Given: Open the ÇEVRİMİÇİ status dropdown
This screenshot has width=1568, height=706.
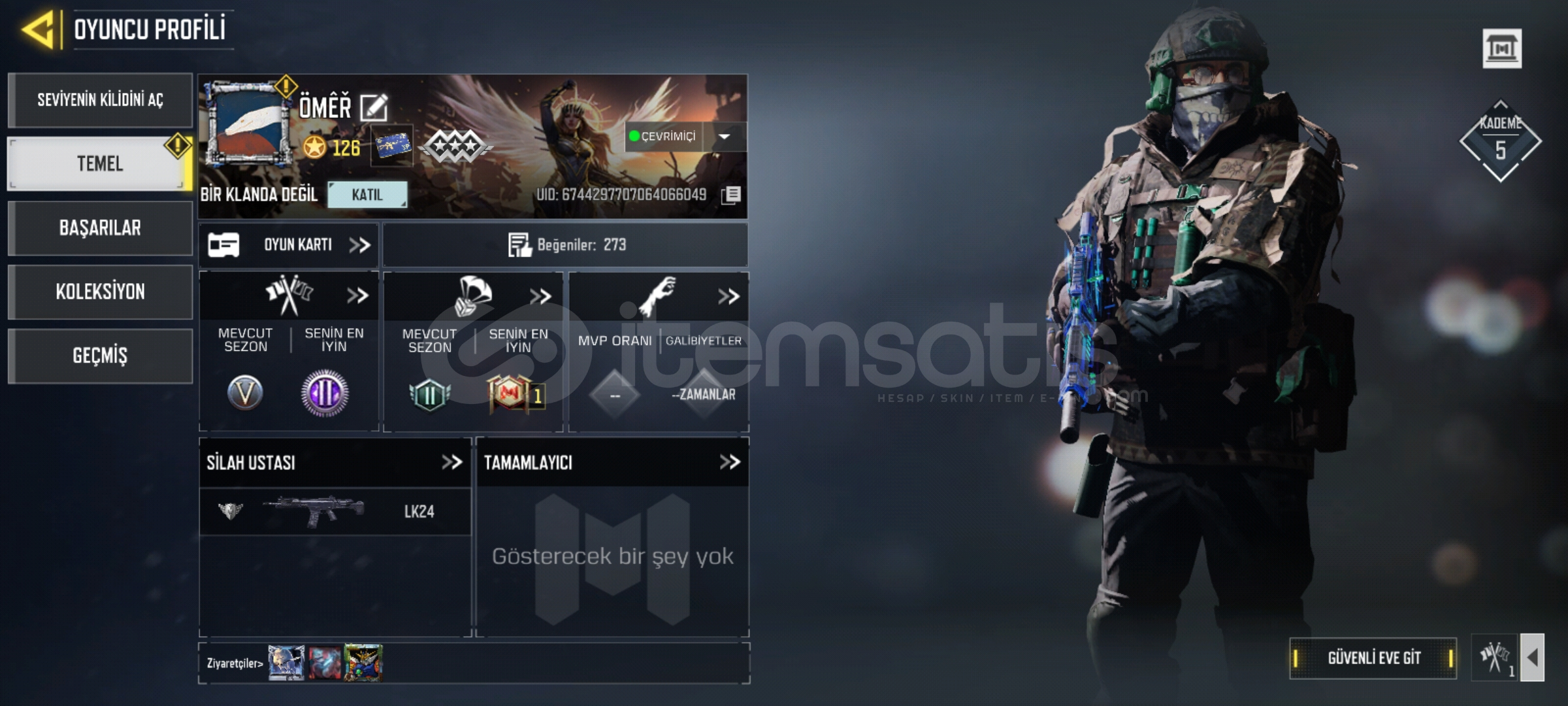Looking at the screenshot, I should [725, 136].
